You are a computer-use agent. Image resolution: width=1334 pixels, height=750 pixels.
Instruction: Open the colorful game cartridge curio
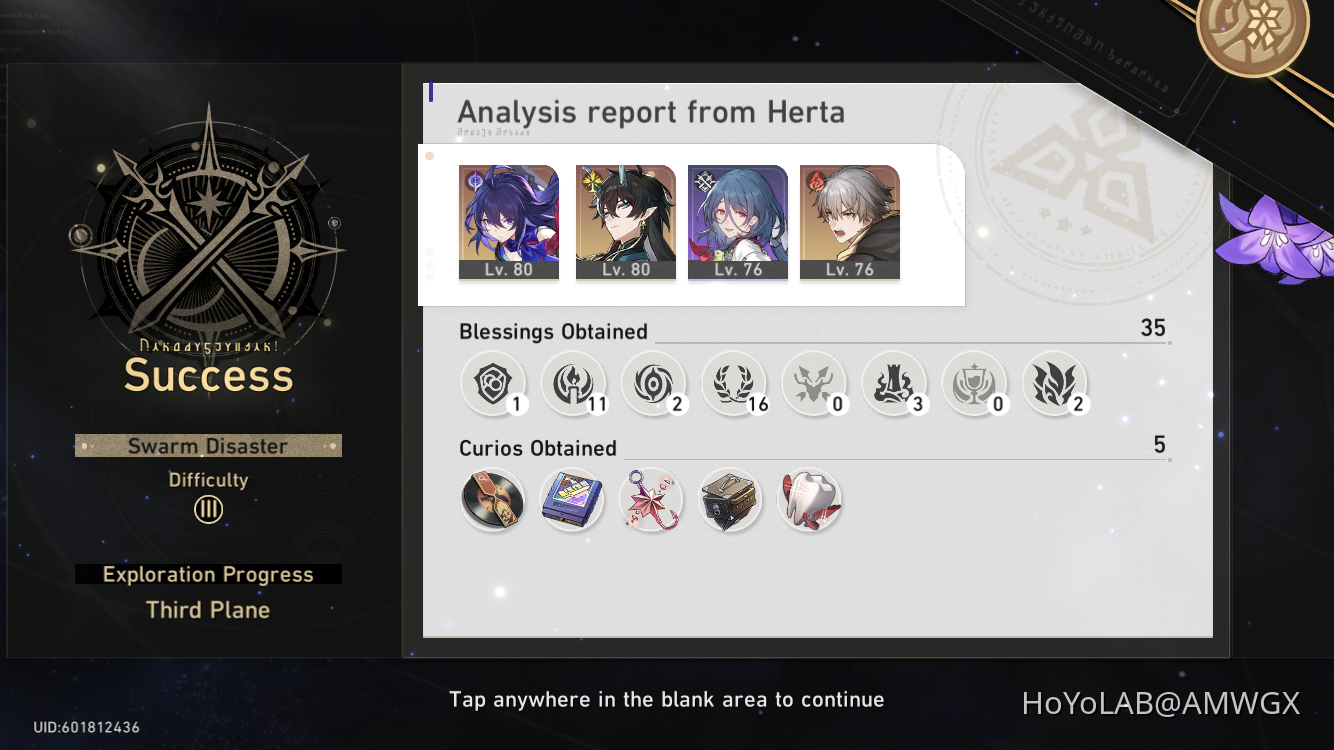coord(572,500)
